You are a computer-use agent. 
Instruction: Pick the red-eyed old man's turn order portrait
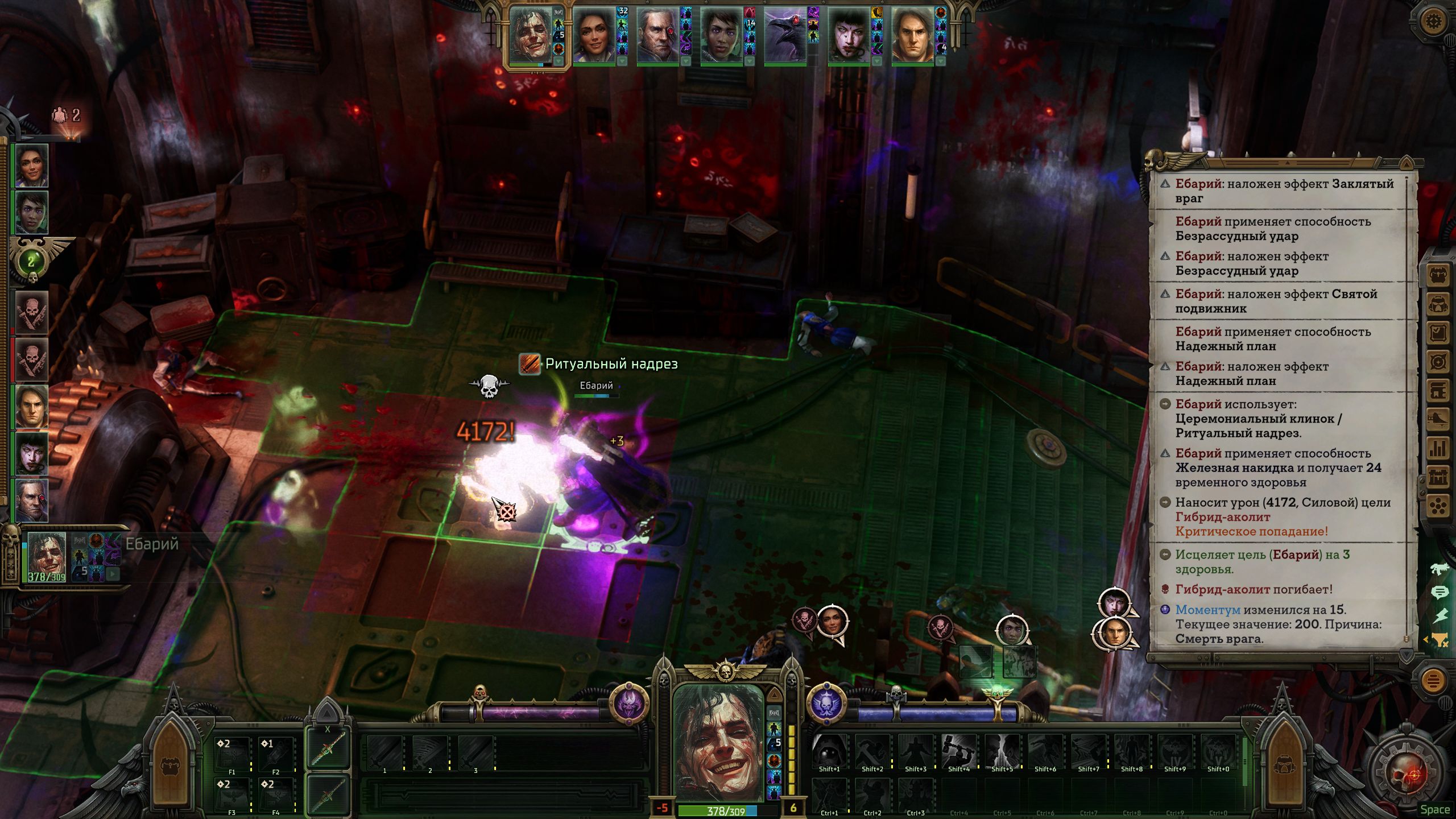click(x=657, y=35)
